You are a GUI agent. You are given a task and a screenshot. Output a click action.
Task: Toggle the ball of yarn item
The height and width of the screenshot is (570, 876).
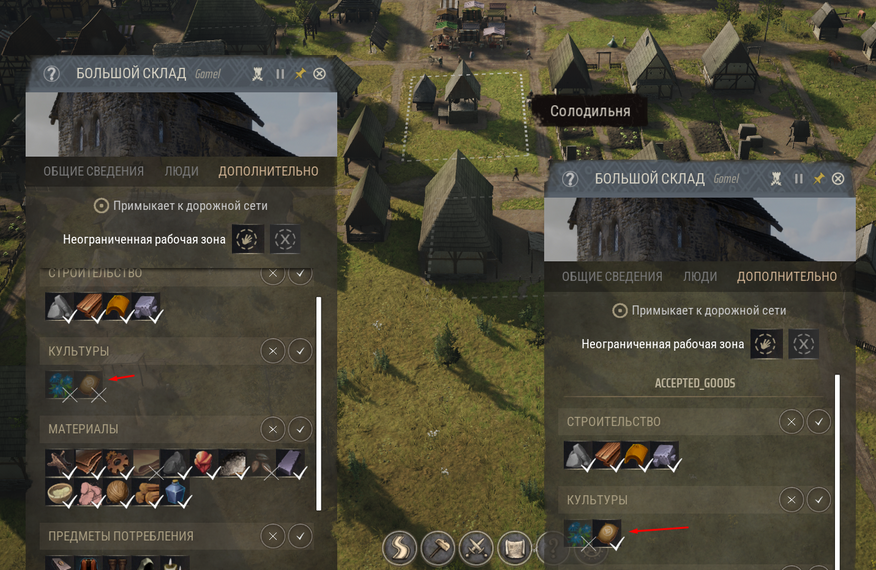(119, 493)
